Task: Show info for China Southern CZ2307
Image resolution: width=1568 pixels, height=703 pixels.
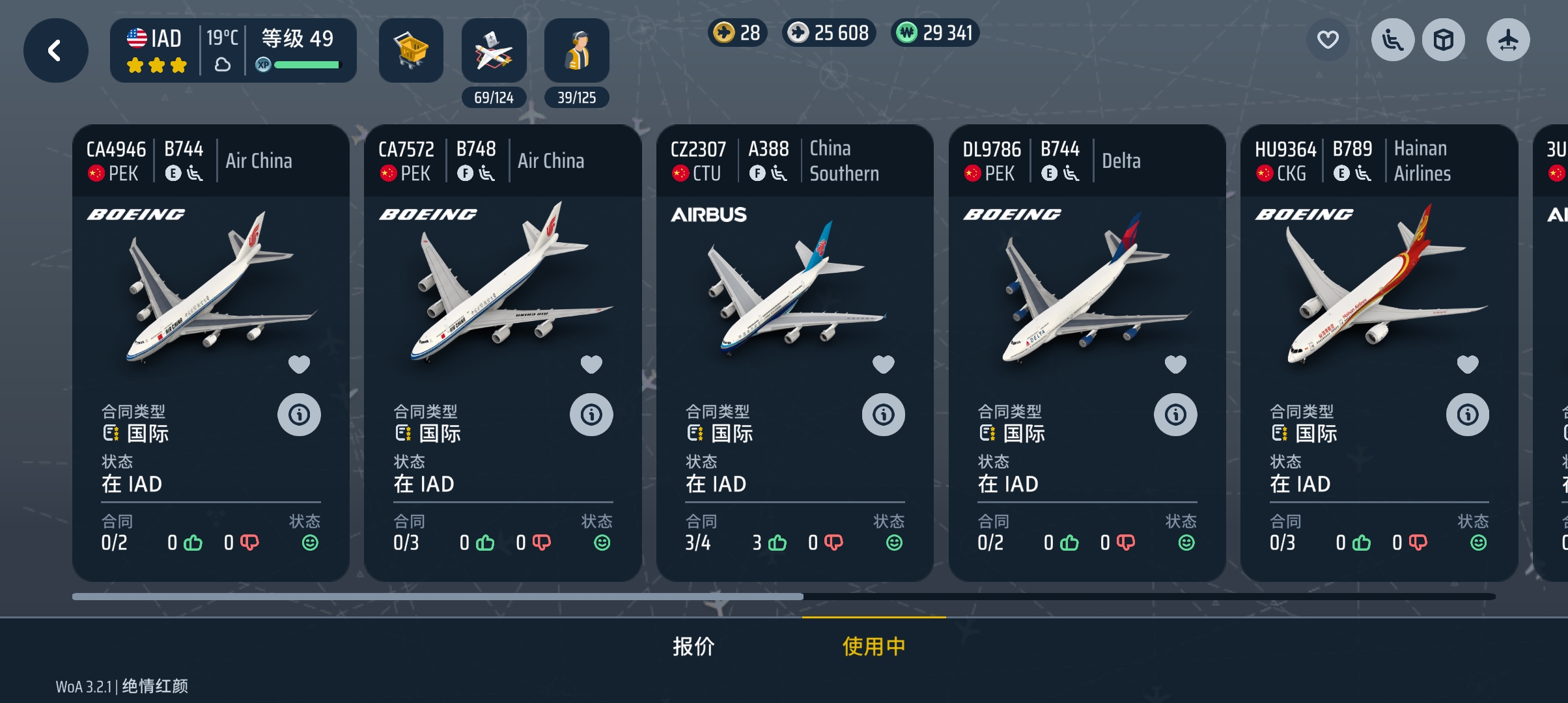Action: [x=883, y=415]
